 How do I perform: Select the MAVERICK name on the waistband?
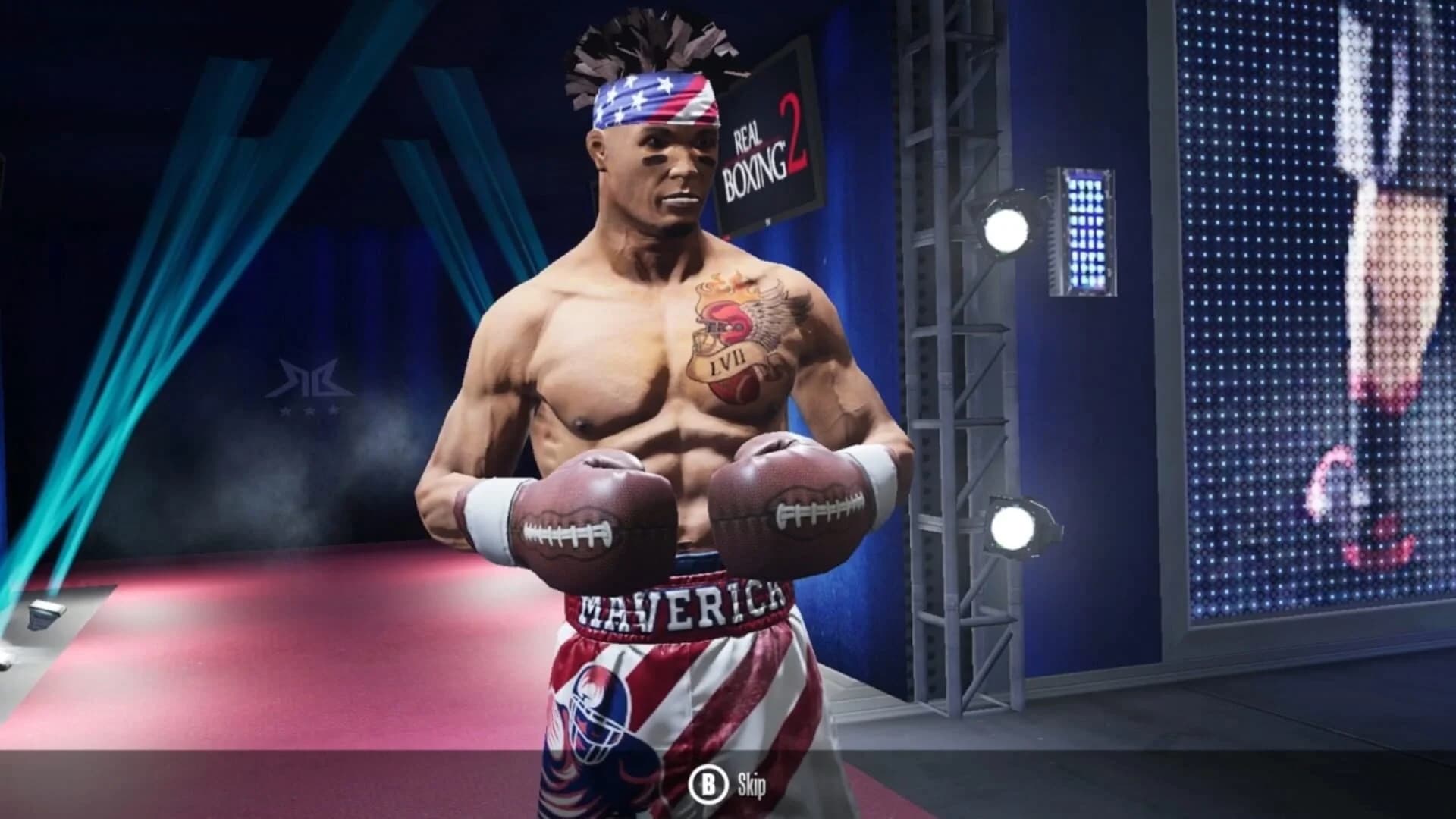pos(675,607)
